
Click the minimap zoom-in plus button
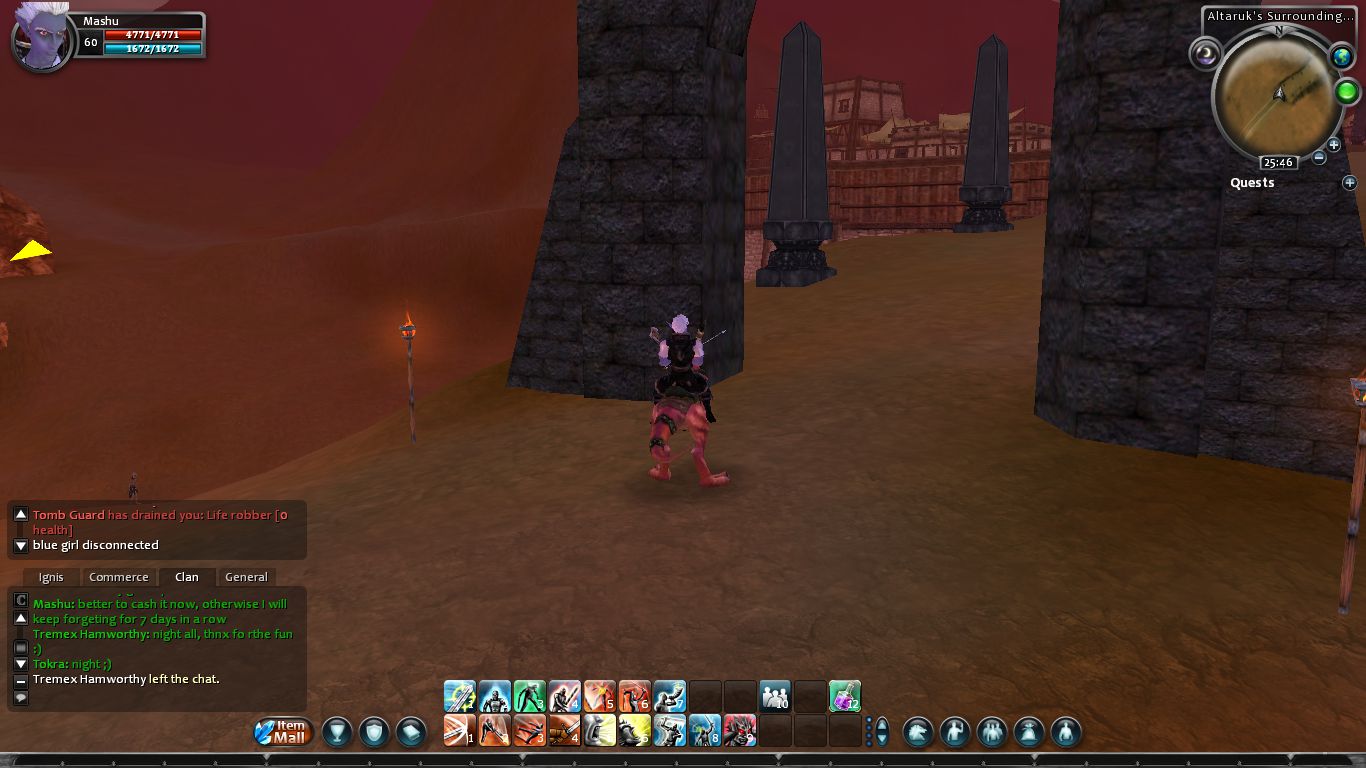tap(1333, 145)
